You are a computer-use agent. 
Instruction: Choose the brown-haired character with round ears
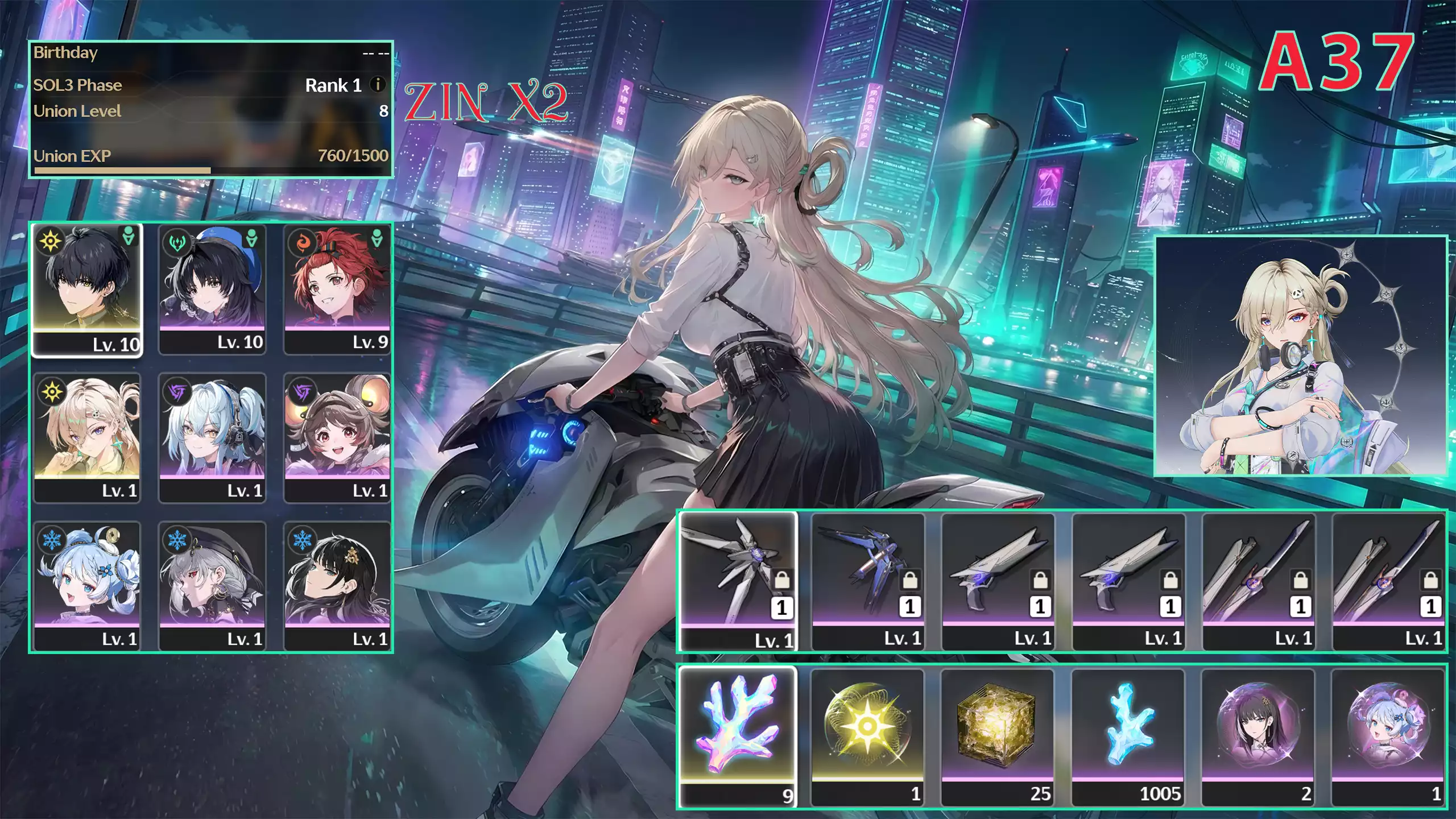pyautogui.click(x=337, y=437)
